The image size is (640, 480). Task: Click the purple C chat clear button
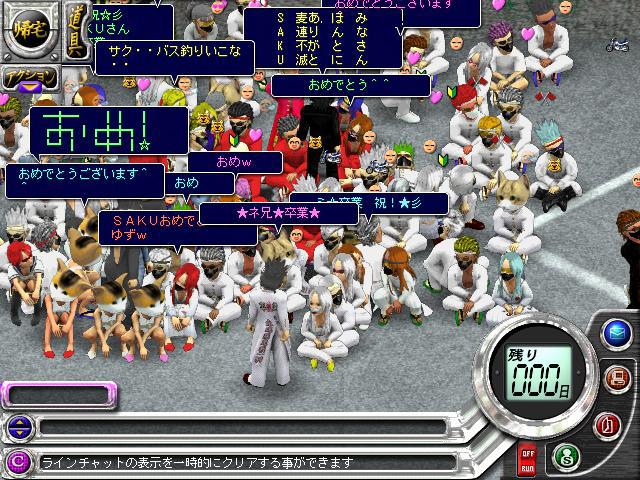(x=17, y=461)
